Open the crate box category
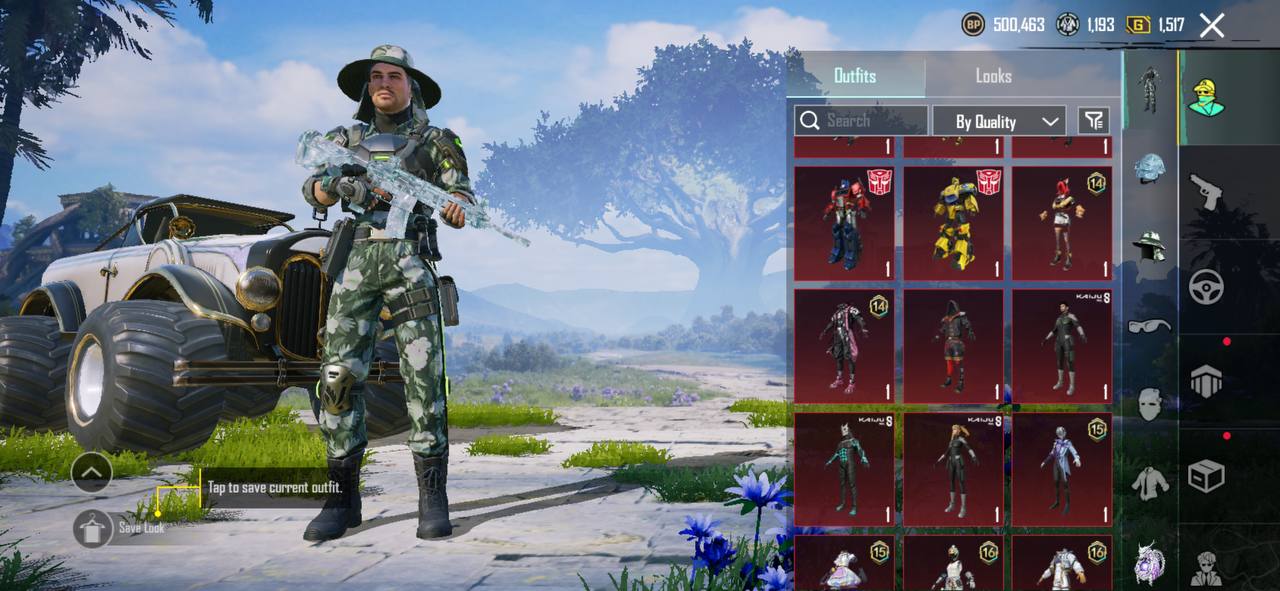1280x591 pixels. pyautogui.click(x=1206, y=476)
